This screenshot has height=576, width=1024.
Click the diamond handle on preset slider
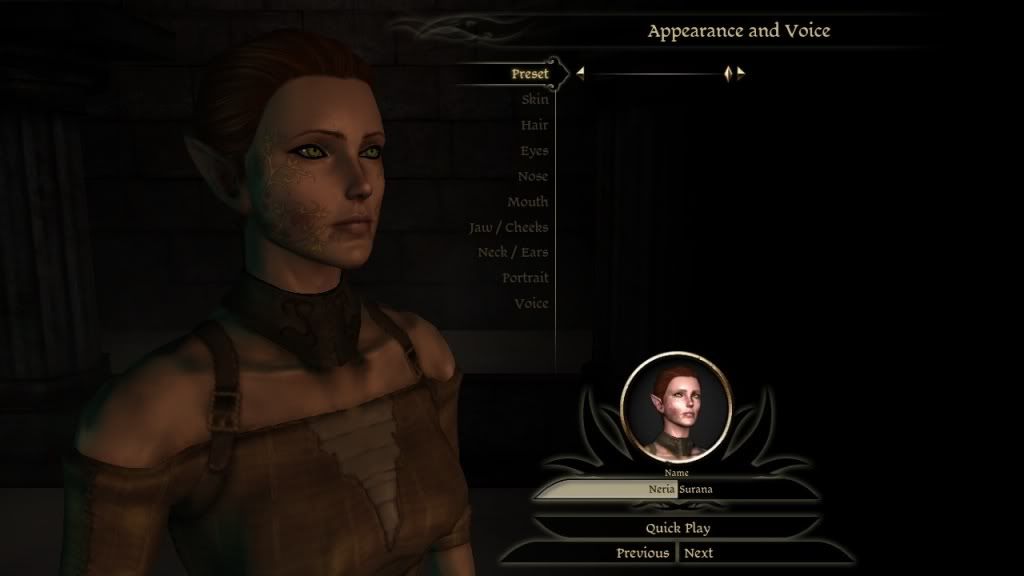click(729, 73)
